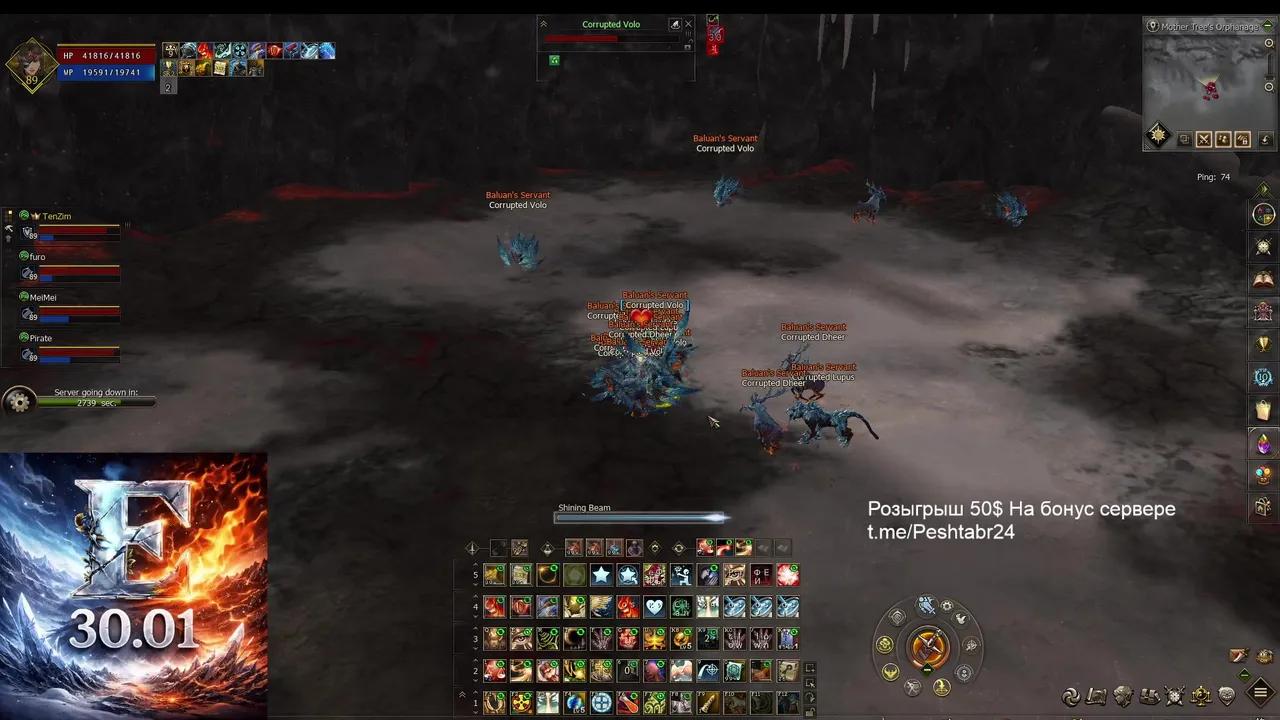Open the gift box icon on the right sidebar
This screenshot has height=720, width=1280.
click(x=1263, y=507)
